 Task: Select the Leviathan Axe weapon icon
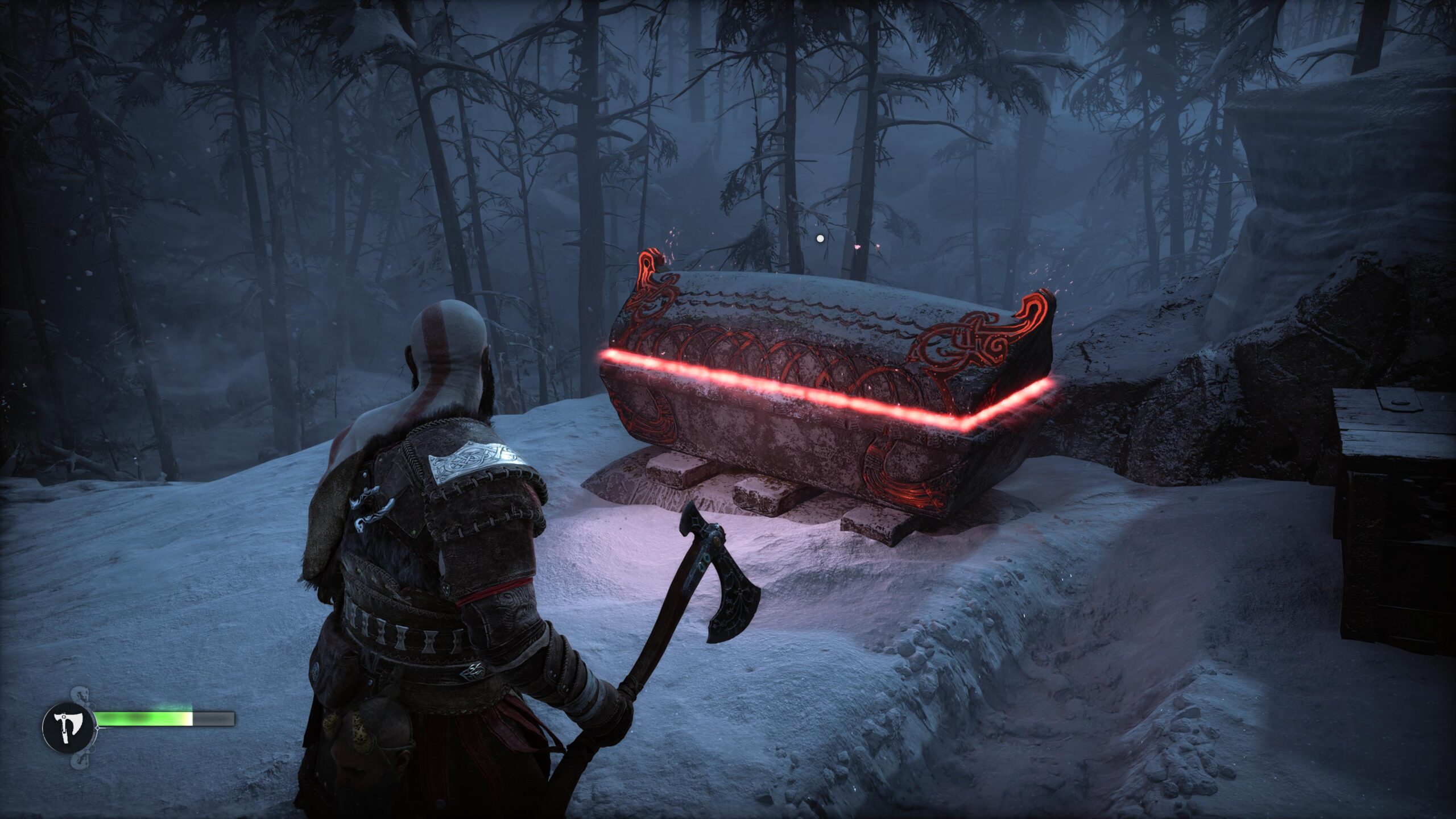(69, 727)
